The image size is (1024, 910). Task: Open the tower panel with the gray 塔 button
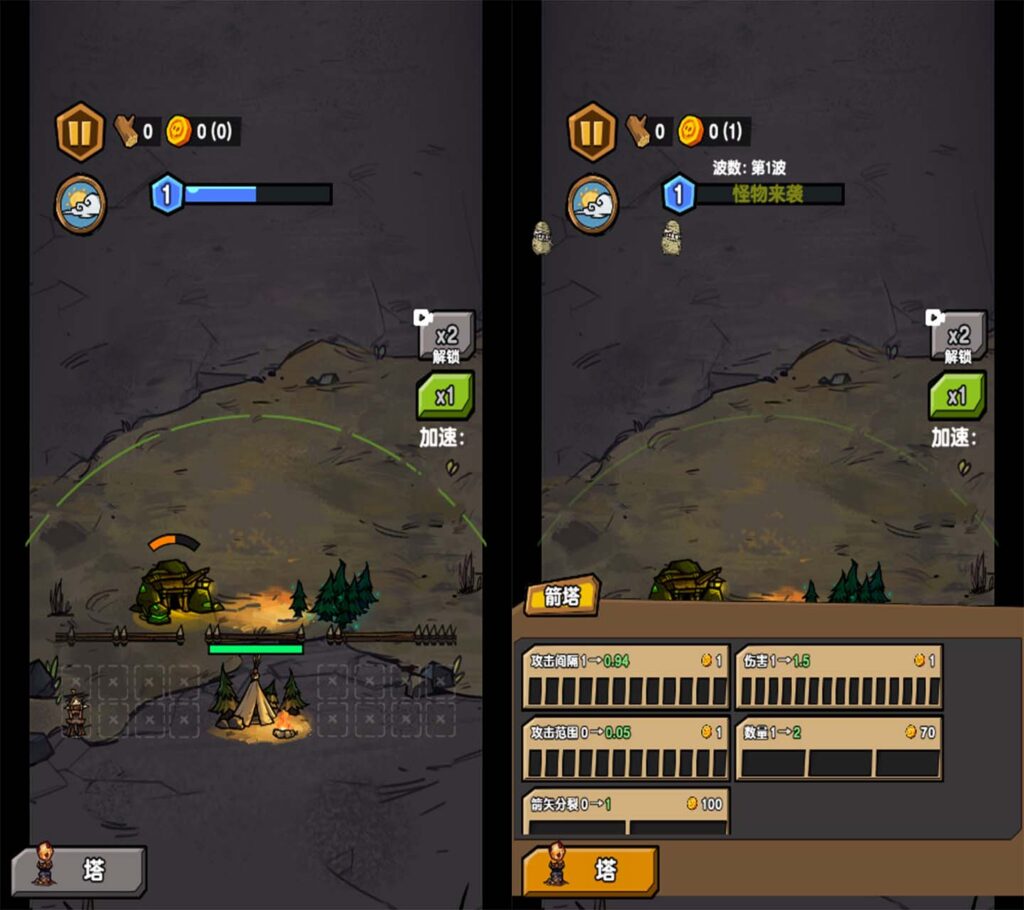[79, 870]
